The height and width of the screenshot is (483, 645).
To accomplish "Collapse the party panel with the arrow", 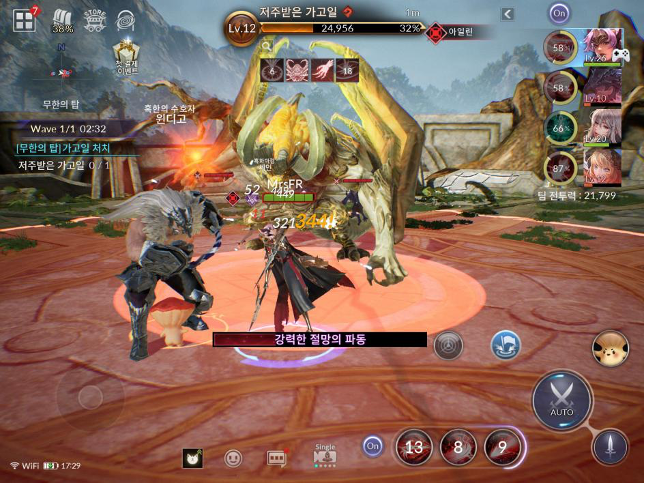I will point(507,14).
